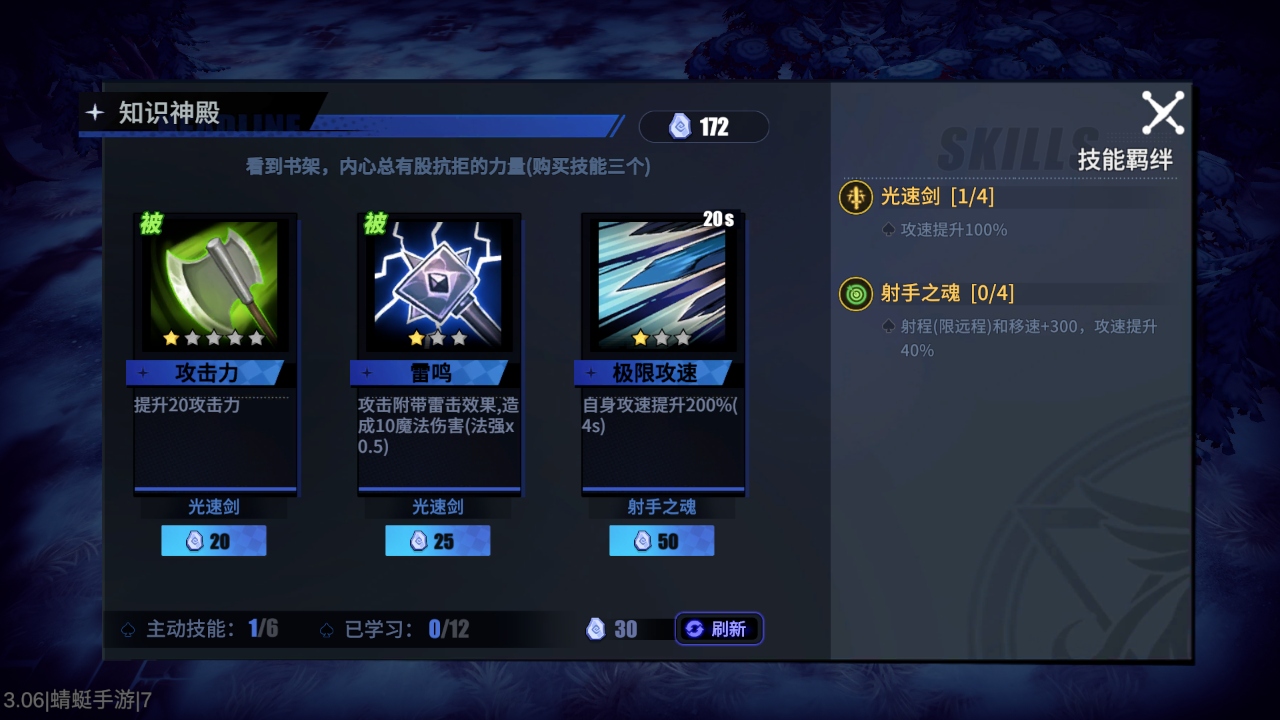Screen dimensions: 1280x720
Task: Buy 攻击力 skill for 20 gems
Action: pos(214,541)
